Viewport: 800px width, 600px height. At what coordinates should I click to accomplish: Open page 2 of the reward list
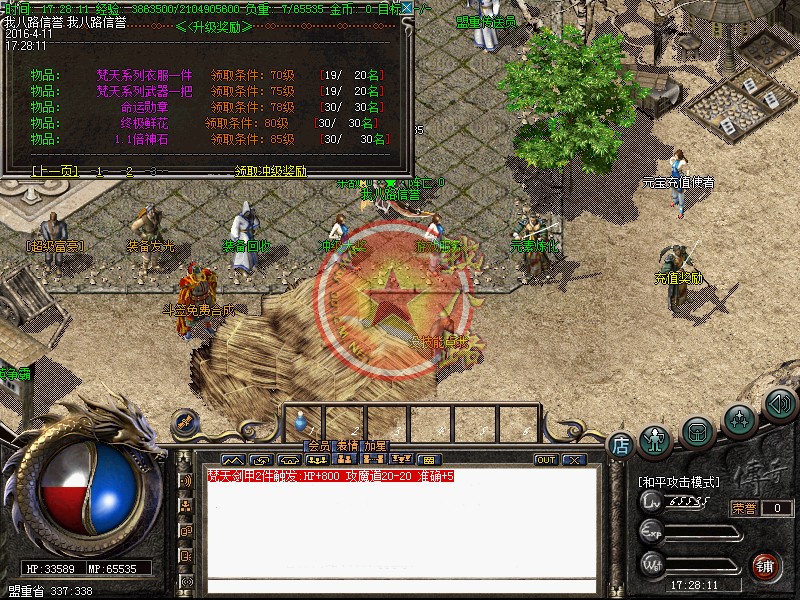click(127, 171)
